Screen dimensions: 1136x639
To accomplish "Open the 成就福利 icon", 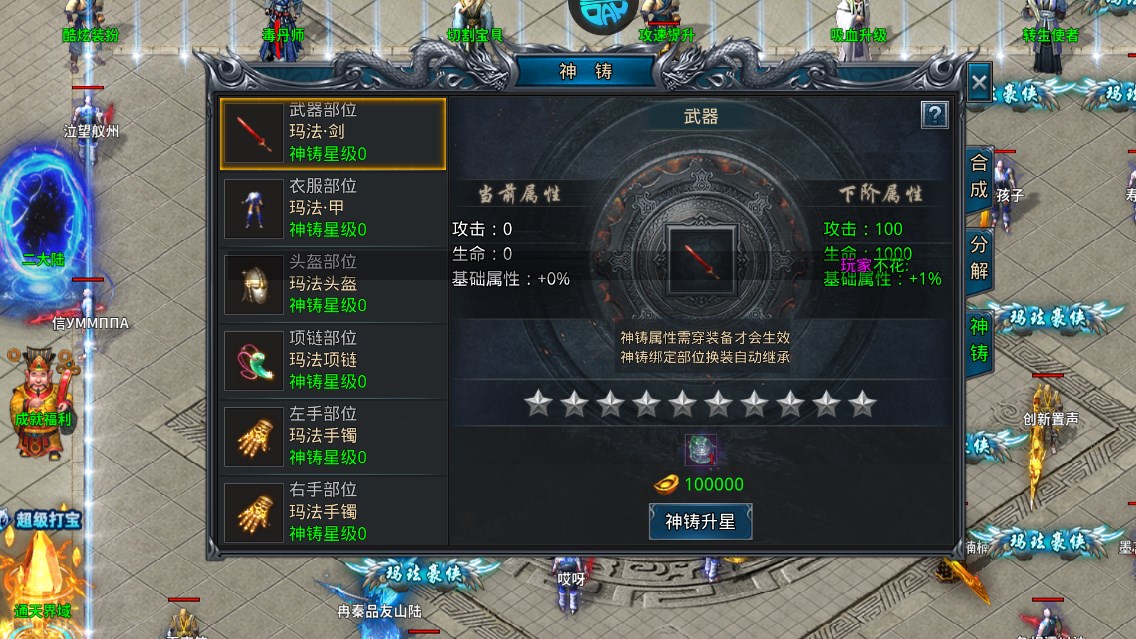I will (x=42, y=388).
